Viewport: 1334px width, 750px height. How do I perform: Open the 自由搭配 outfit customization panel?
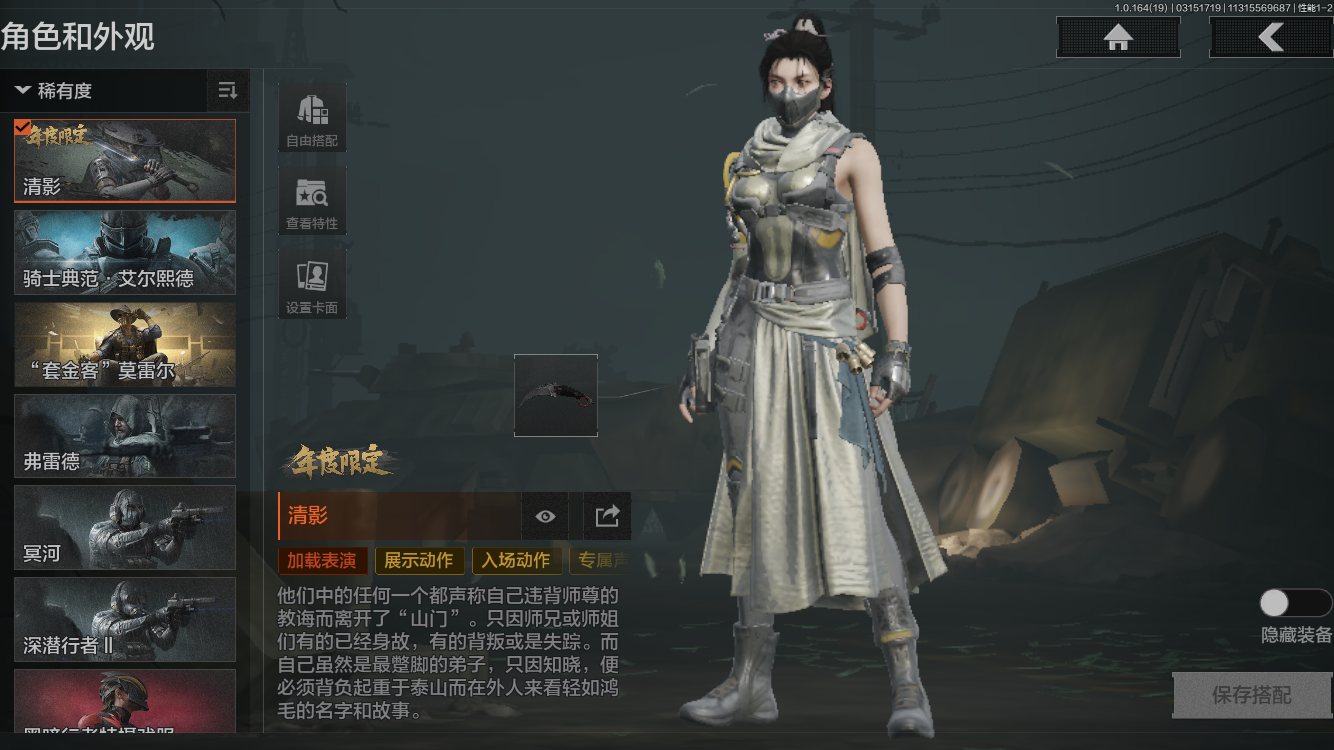point(311,116)
